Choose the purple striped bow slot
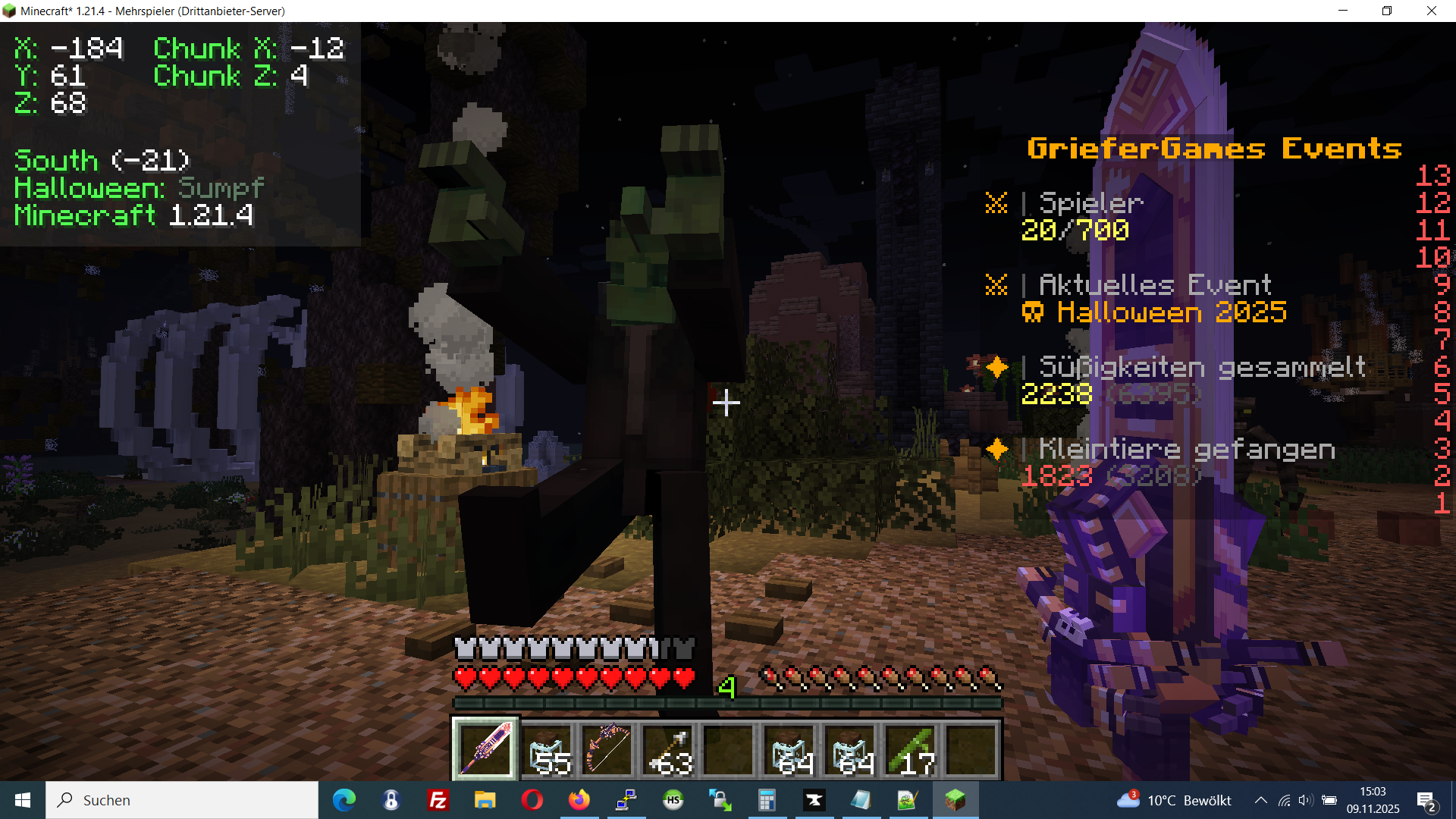The width and height of the screenshot is (1456, 819). point(607,749)
